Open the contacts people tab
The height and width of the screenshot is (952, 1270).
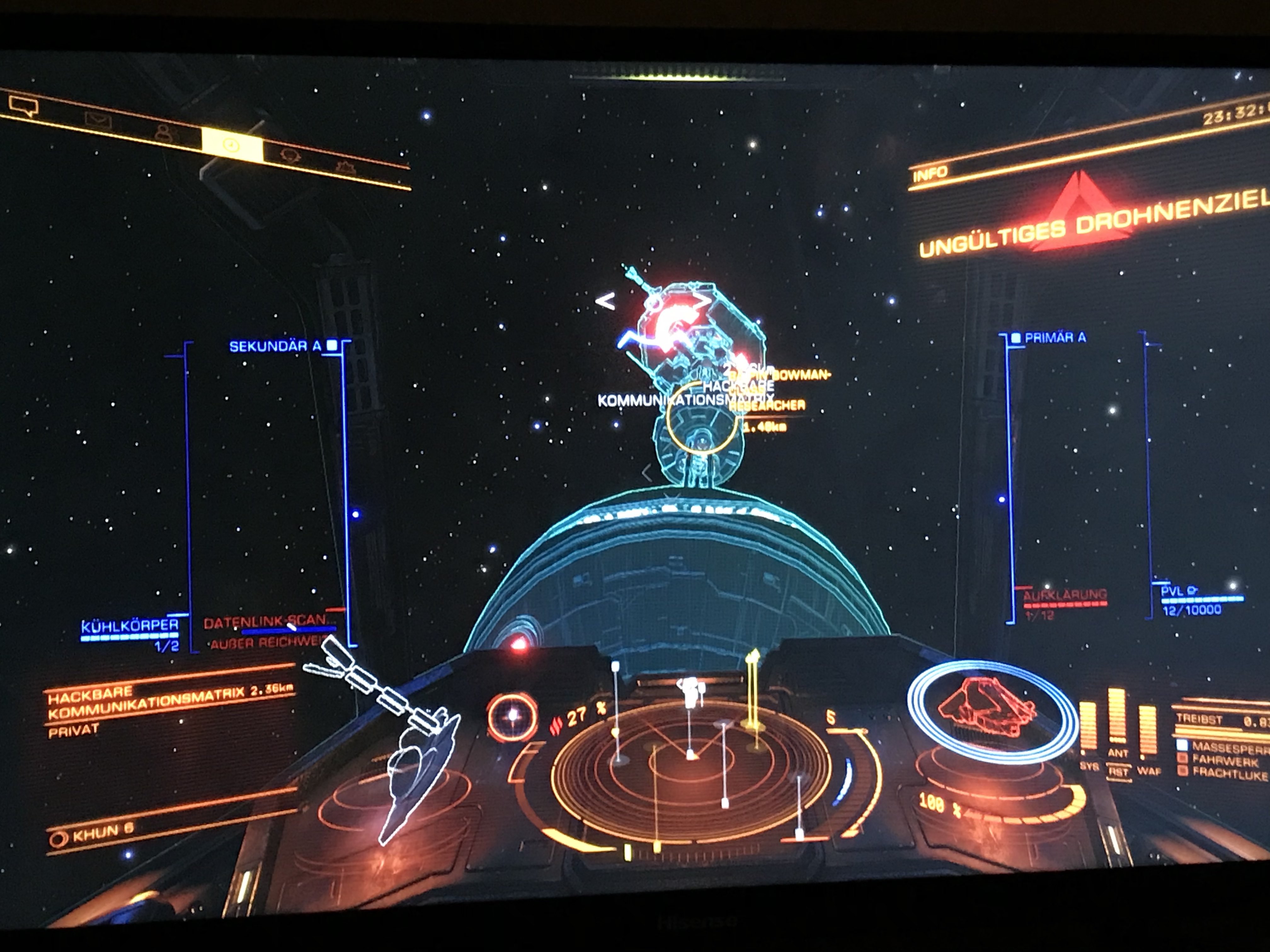[165, 133]
